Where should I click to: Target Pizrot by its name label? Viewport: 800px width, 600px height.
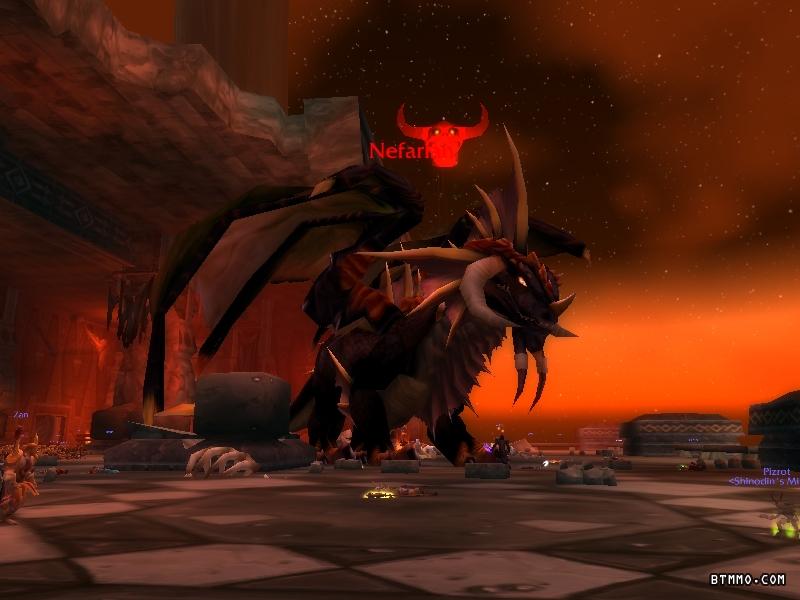pyautogui.click(x=776, y=471)
